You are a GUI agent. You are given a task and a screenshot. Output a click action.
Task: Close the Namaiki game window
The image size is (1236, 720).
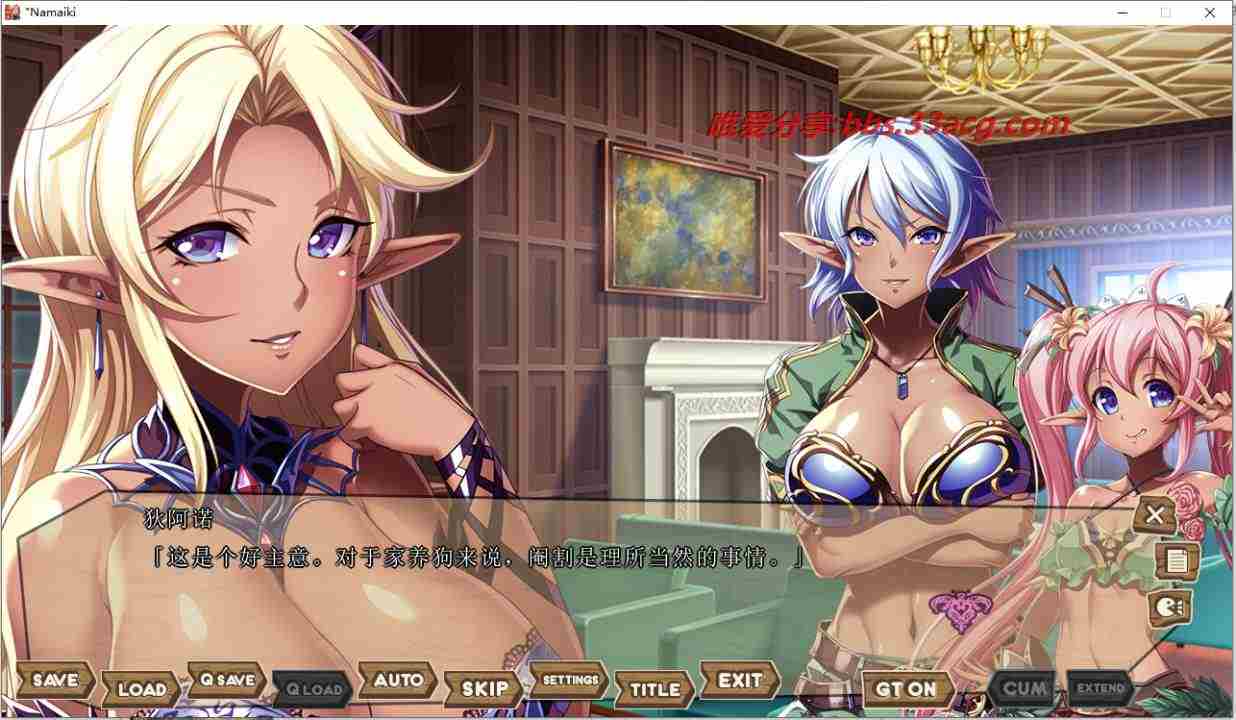(1211, 12)
